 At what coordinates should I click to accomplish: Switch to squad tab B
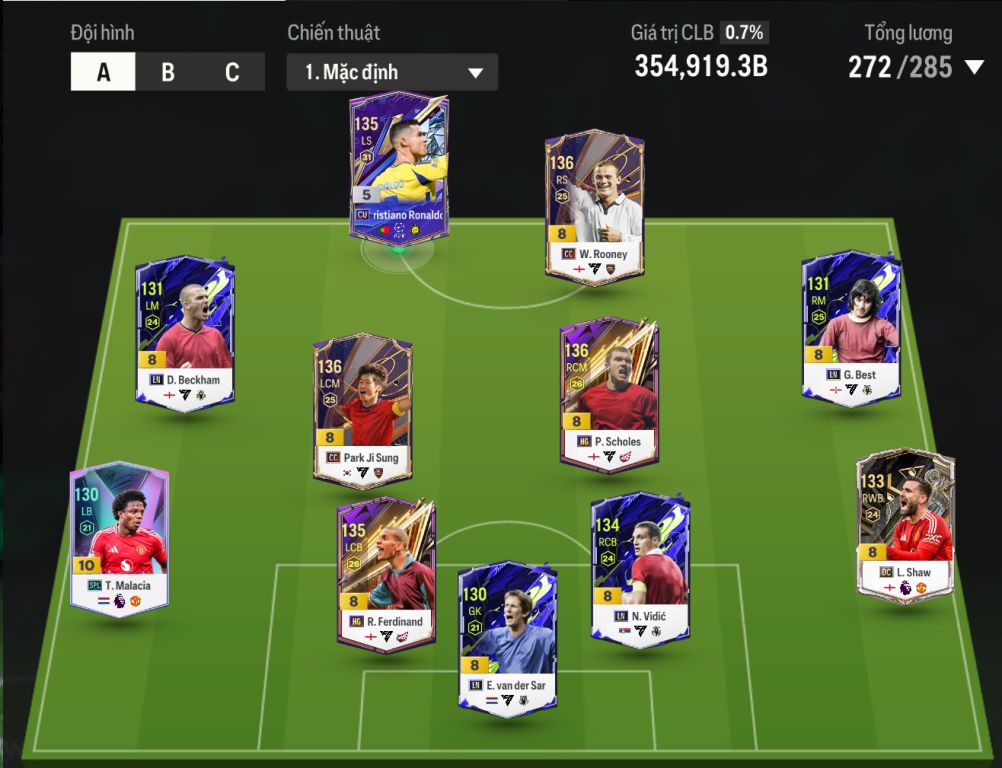[168, 73]
